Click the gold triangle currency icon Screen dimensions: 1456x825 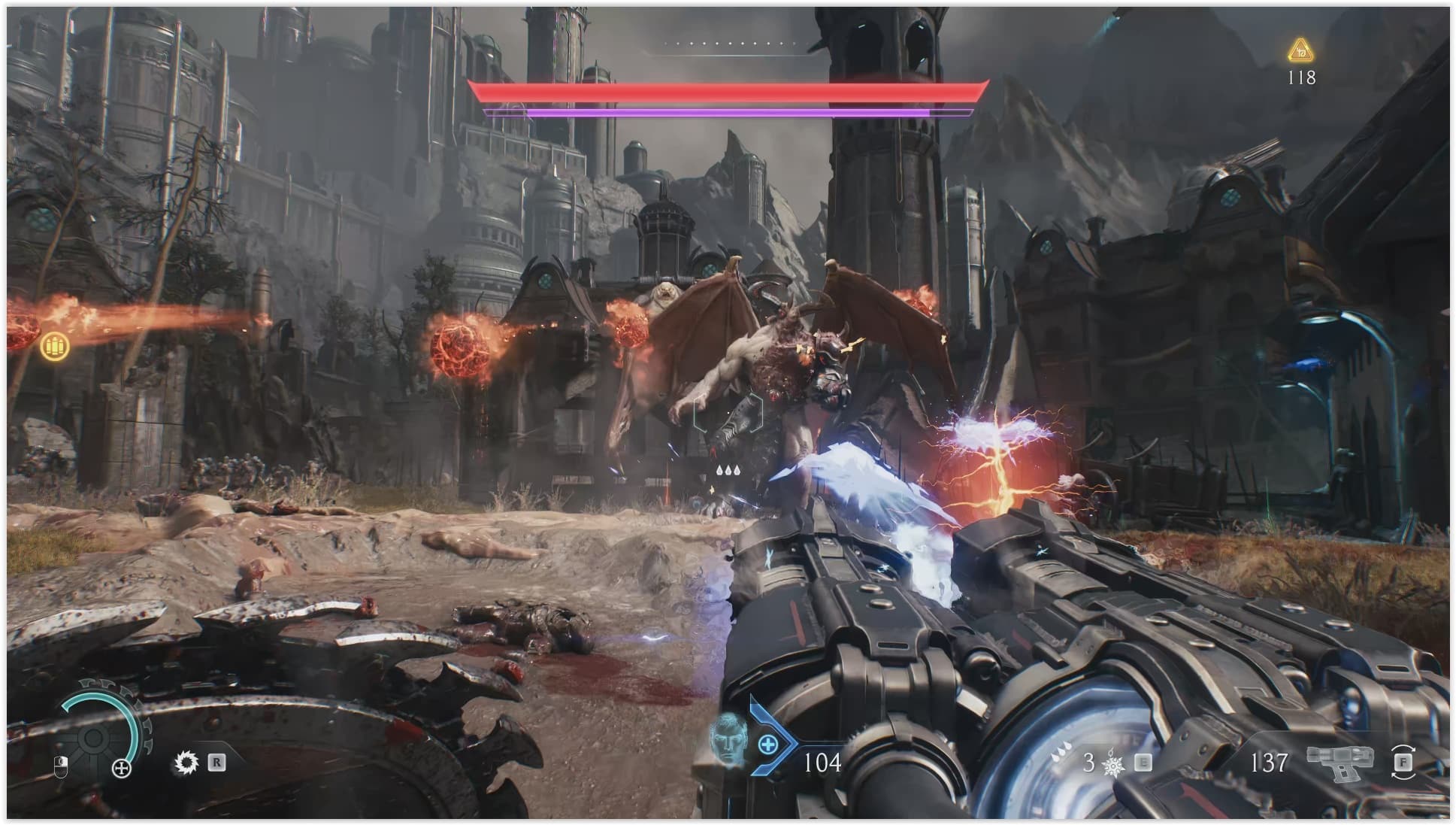point(1300,51)
